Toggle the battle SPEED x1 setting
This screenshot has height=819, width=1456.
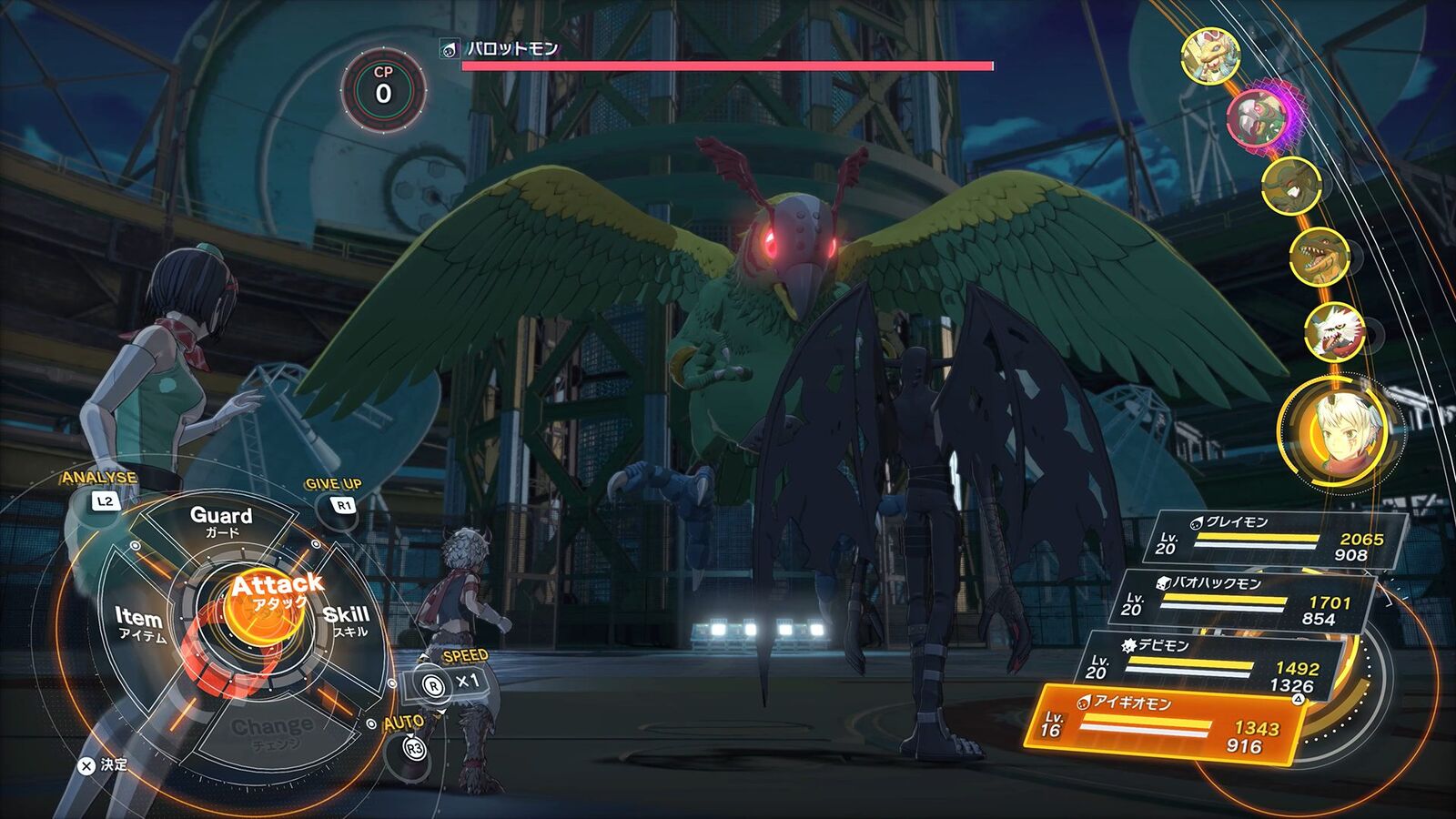pyautogui.click(x=452, y=682)
